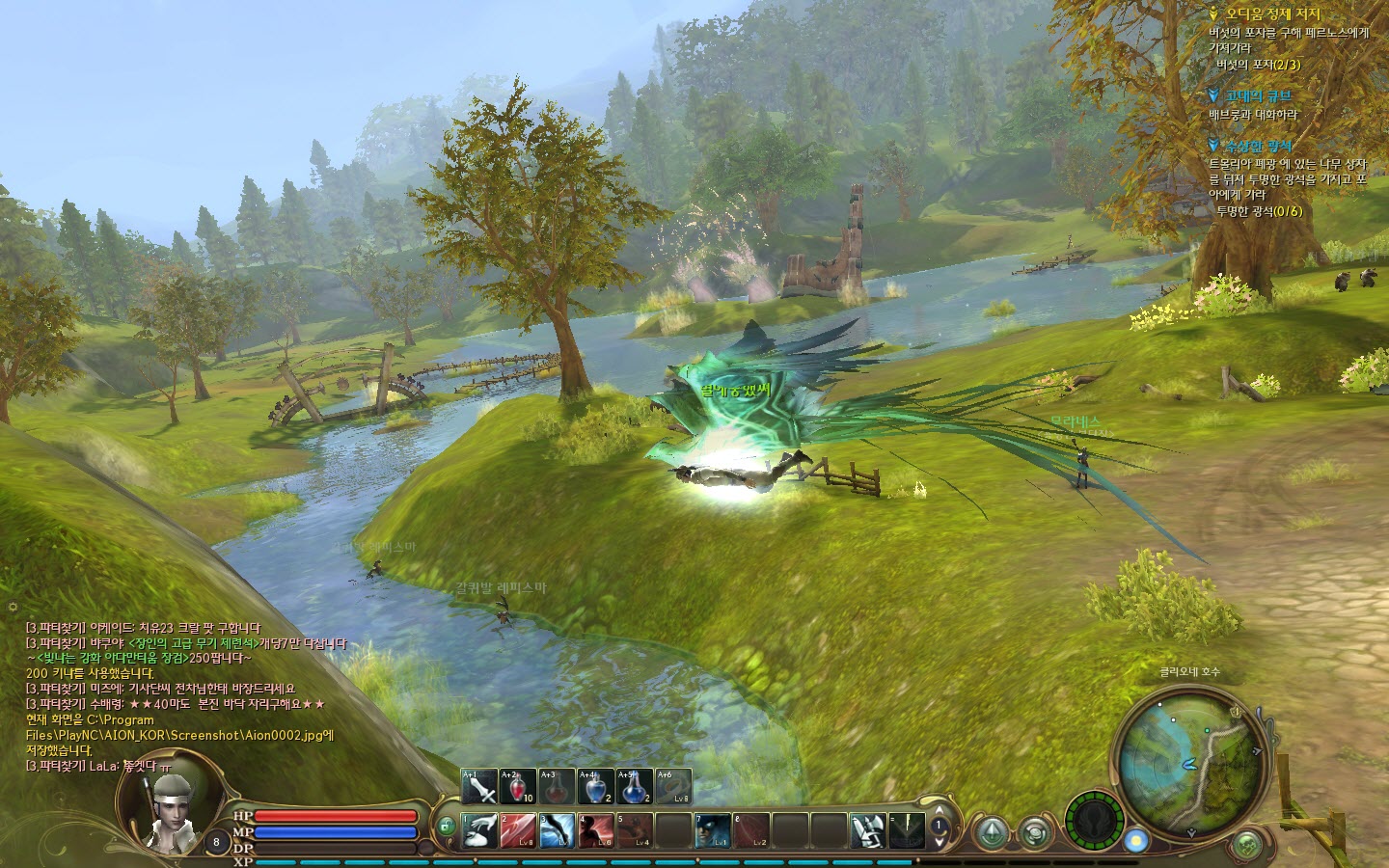Click the green round button below the minimap
This screenshot has height=868, width=1389.
point(1247,844)
